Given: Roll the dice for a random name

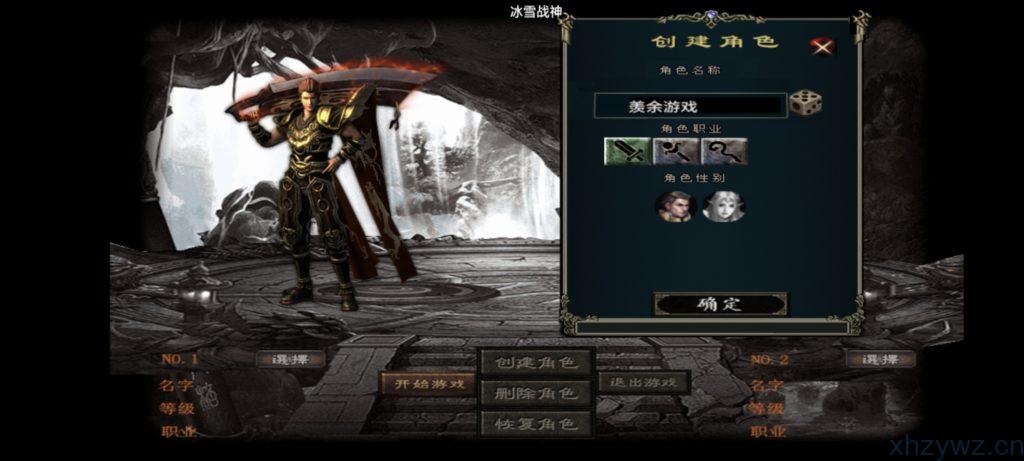Looking at the screenshot, I should coord(805,102).
